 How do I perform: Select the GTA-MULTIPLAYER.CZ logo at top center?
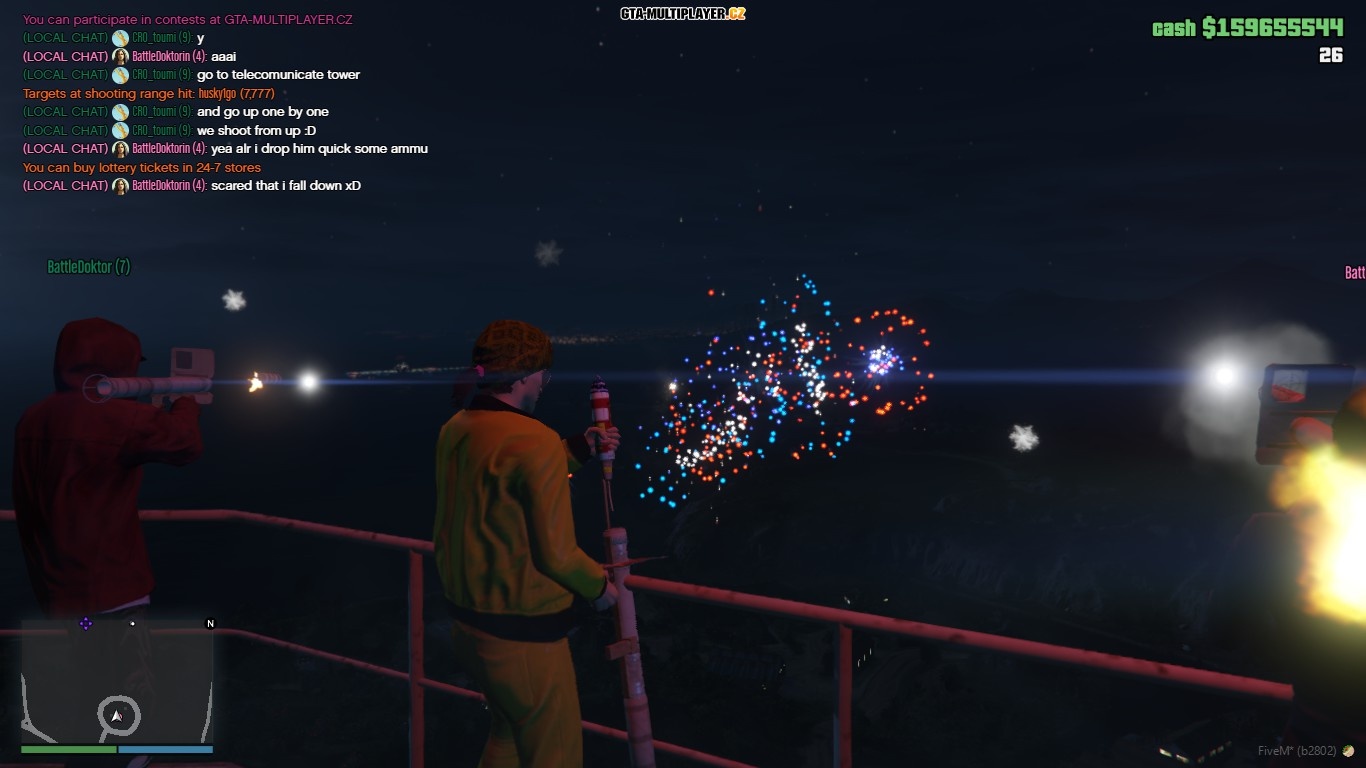click(x=683, y=14)
